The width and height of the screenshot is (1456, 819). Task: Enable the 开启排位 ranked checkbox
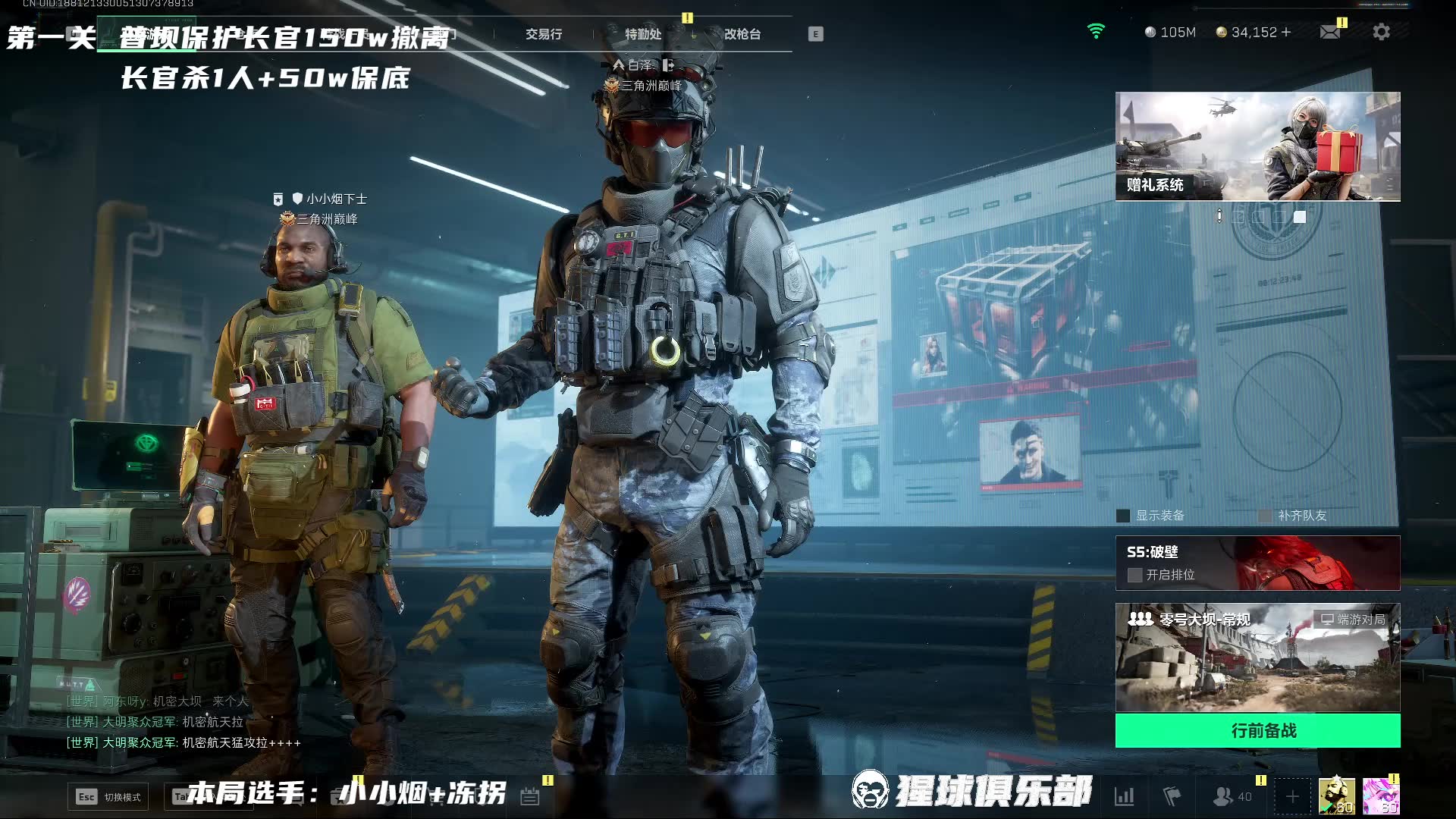coord(1134,575)
